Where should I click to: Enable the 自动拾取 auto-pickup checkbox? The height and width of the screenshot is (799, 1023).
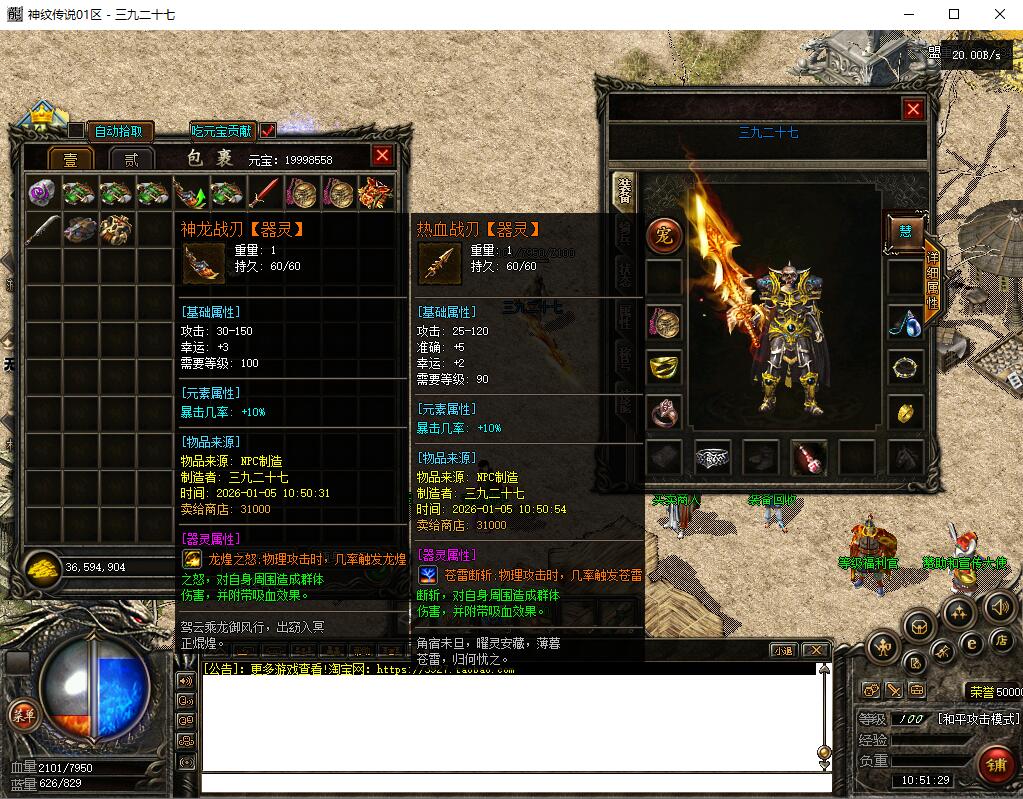77,131
